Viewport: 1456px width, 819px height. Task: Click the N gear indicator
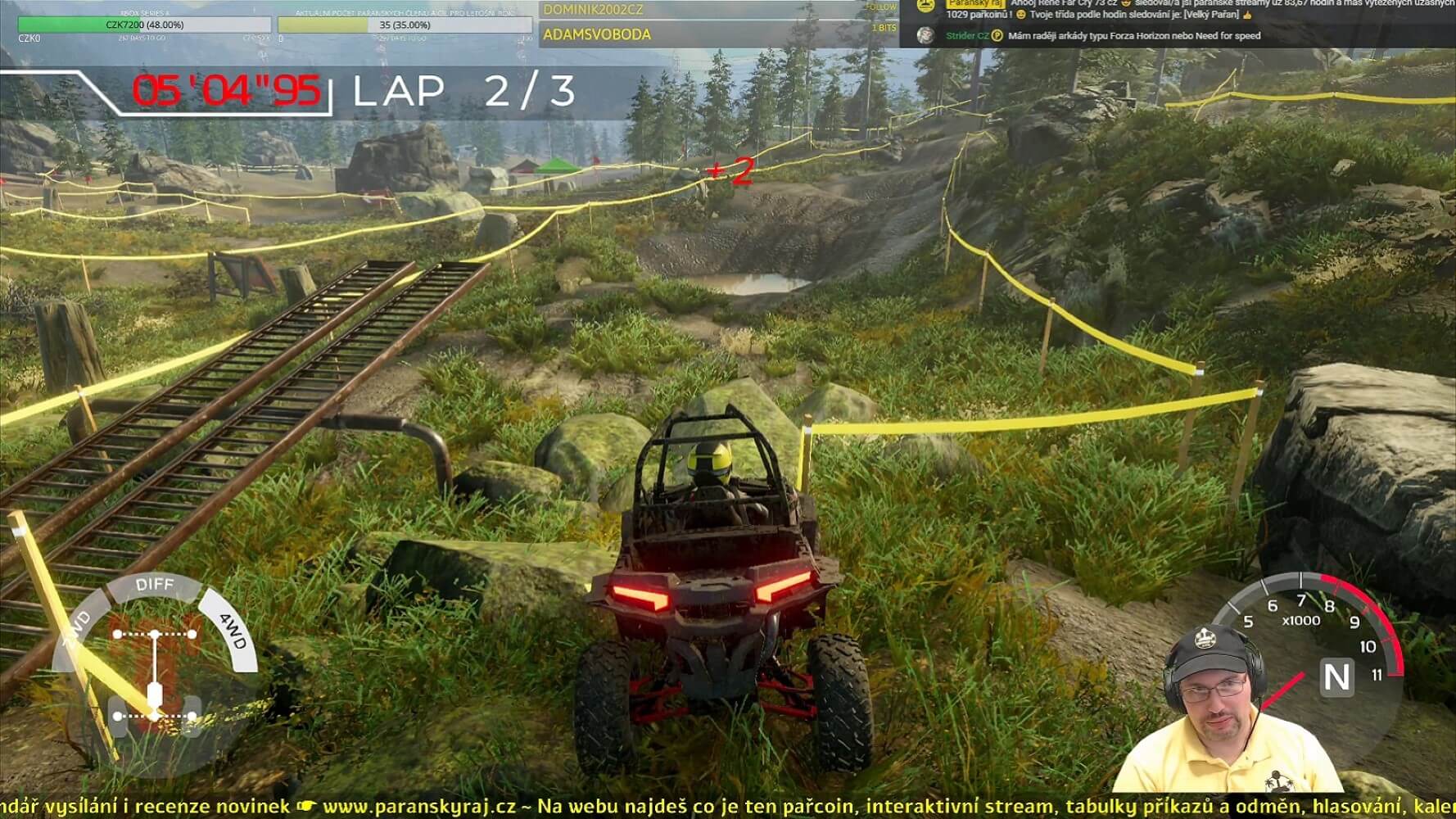coord(1336,677)
